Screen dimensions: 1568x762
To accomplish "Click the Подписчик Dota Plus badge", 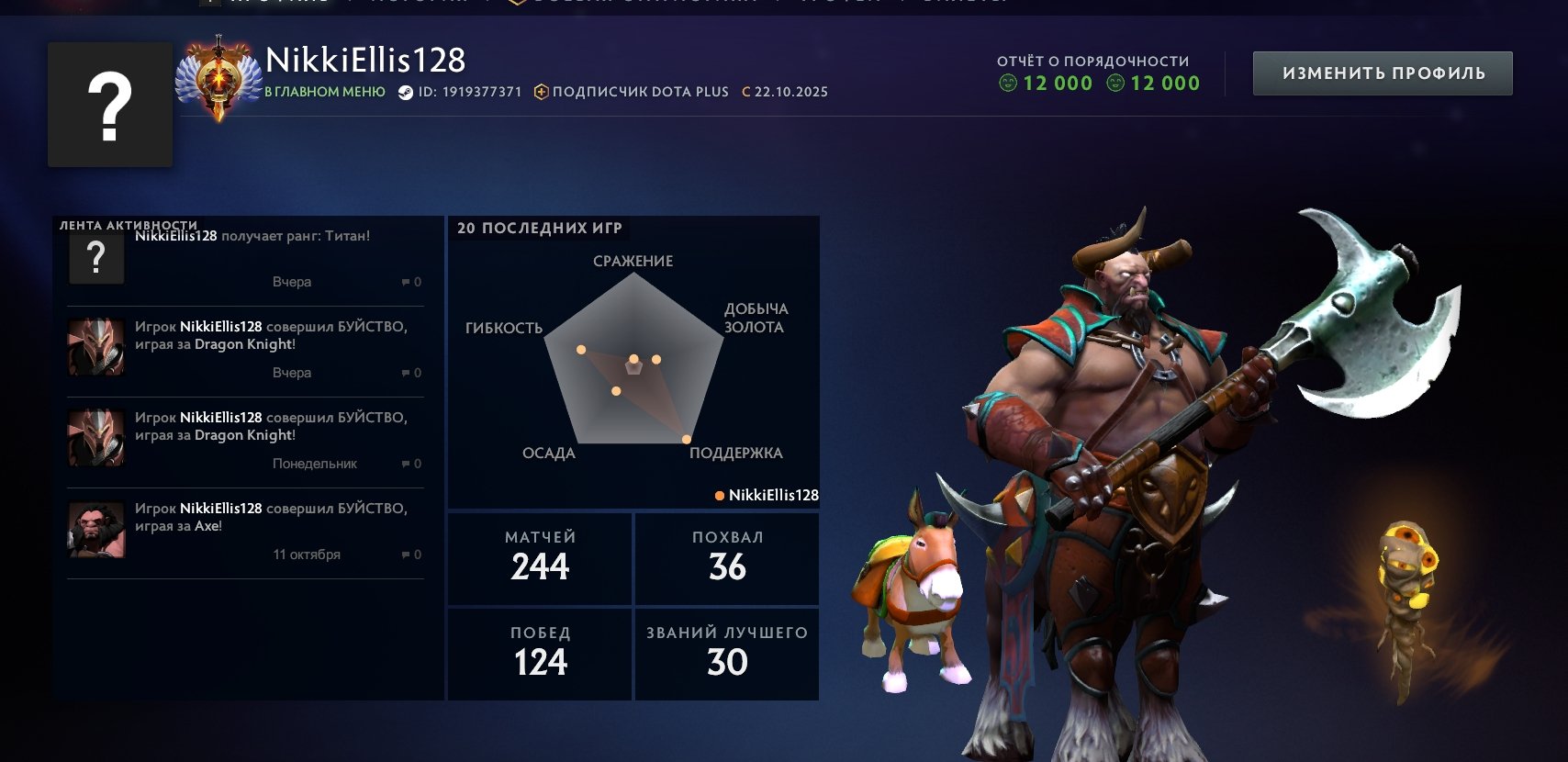I will click(632, 92).
